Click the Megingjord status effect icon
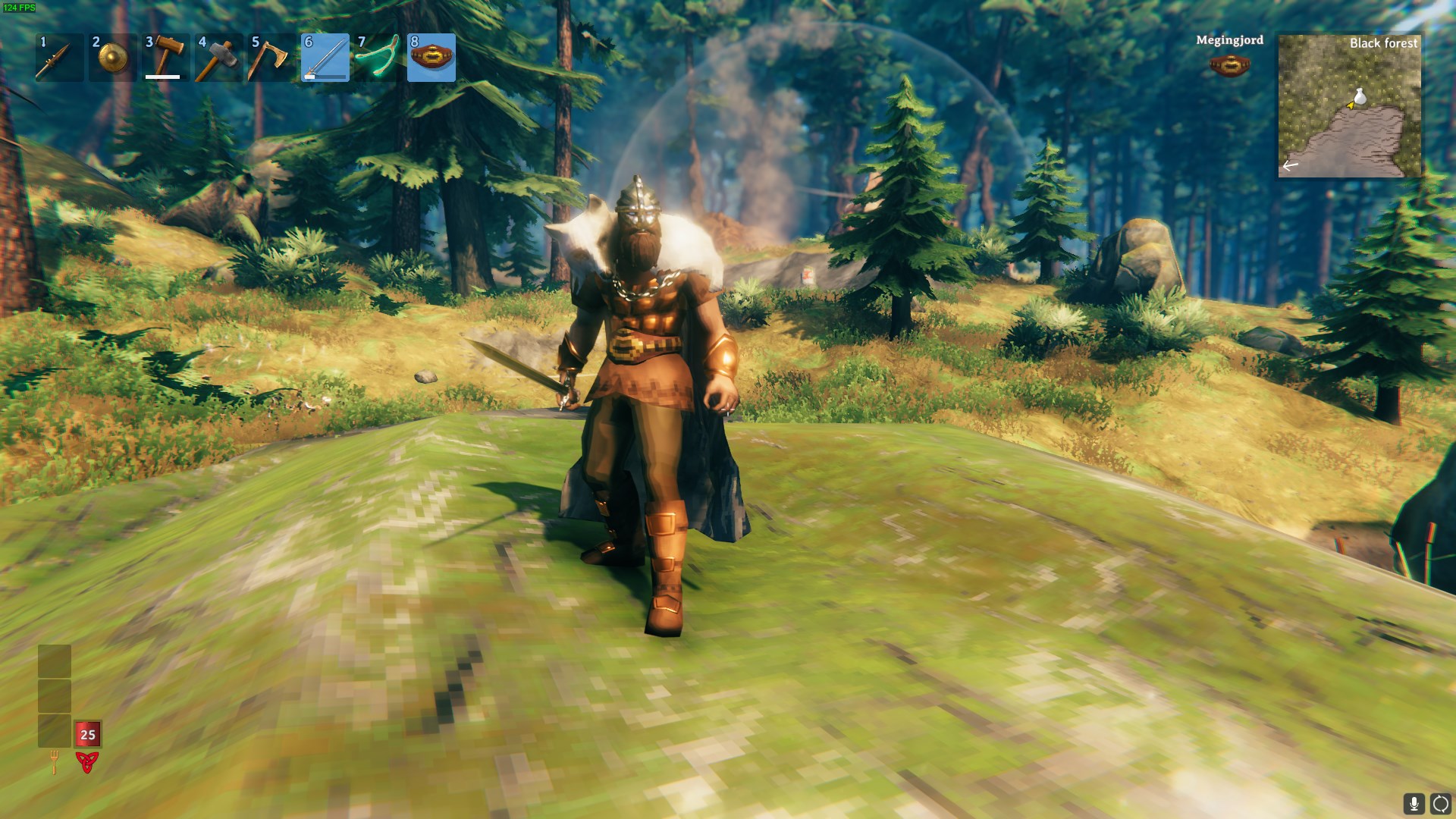Viewport: 1456px width, 819px height. point(1229,65)
